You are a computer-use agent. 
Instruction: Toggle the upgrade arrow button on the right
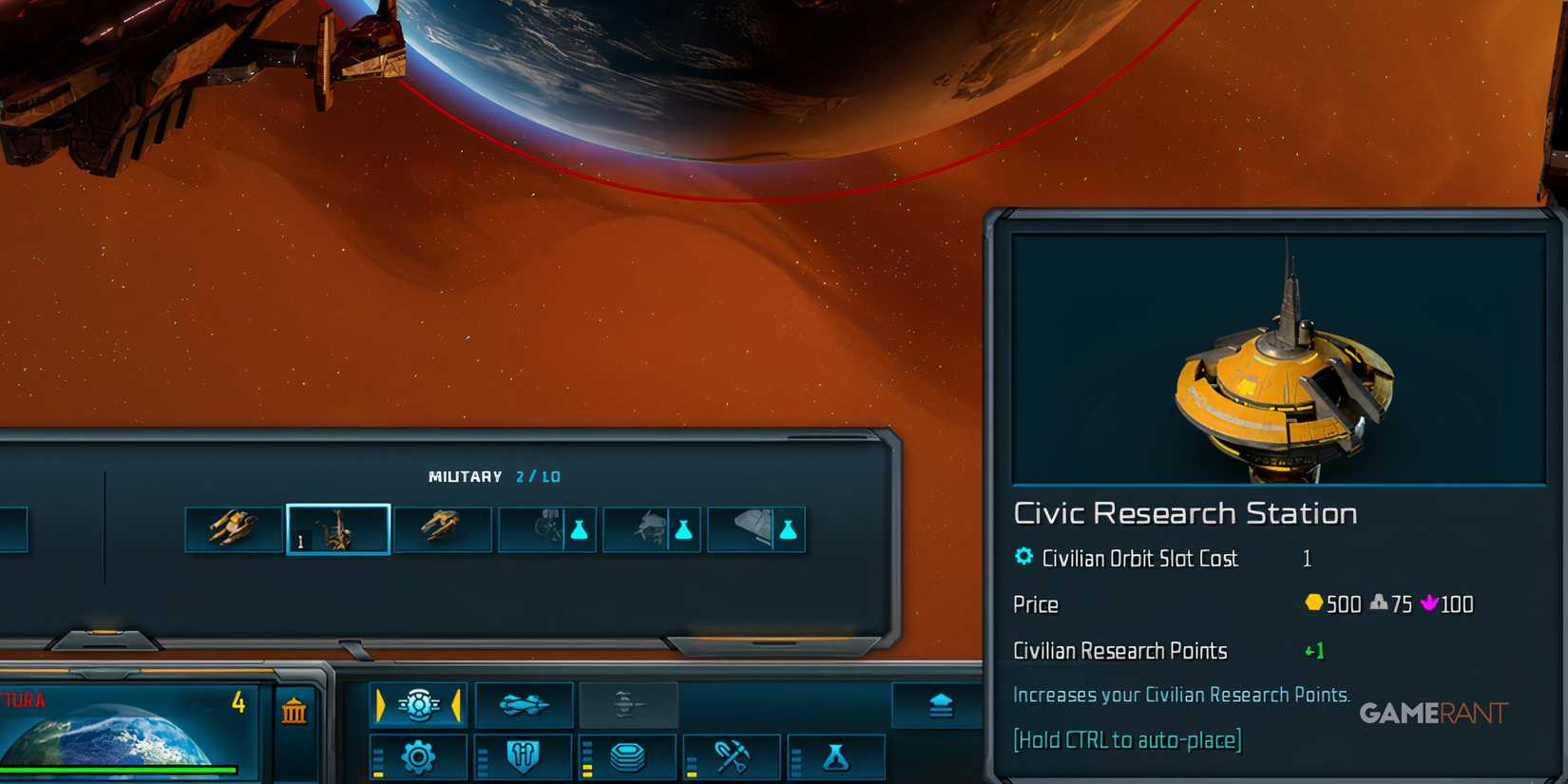(x=939, y=704)
